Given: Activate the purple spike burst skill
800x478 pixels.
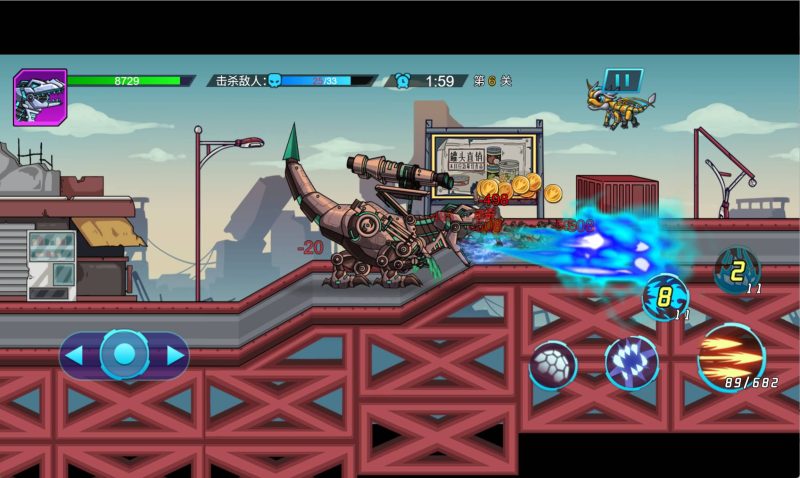Looking at the screenshot, I should tap(631, 362).
